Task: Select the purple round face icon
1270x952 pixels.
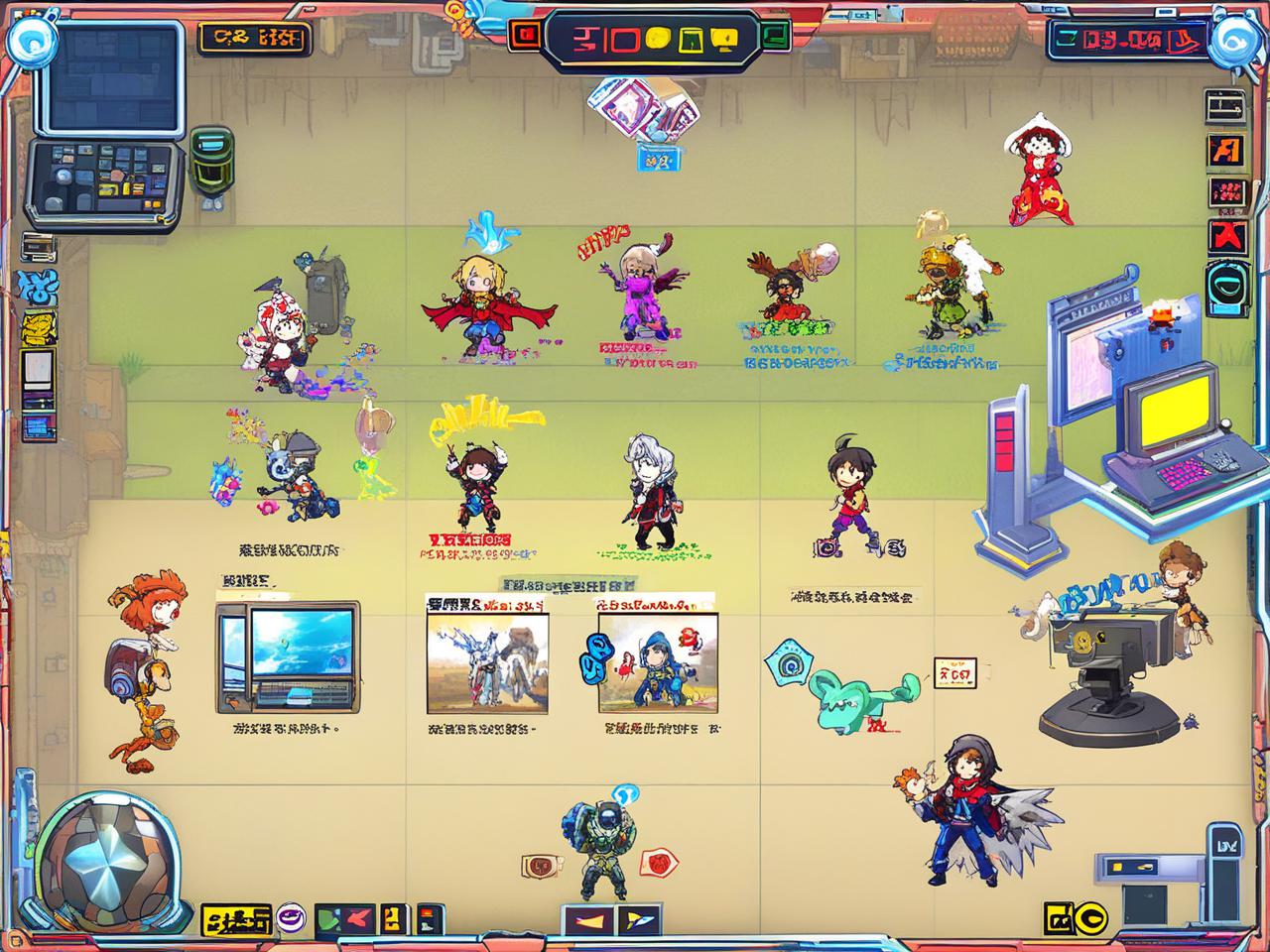Action: (x=292, y=918)
